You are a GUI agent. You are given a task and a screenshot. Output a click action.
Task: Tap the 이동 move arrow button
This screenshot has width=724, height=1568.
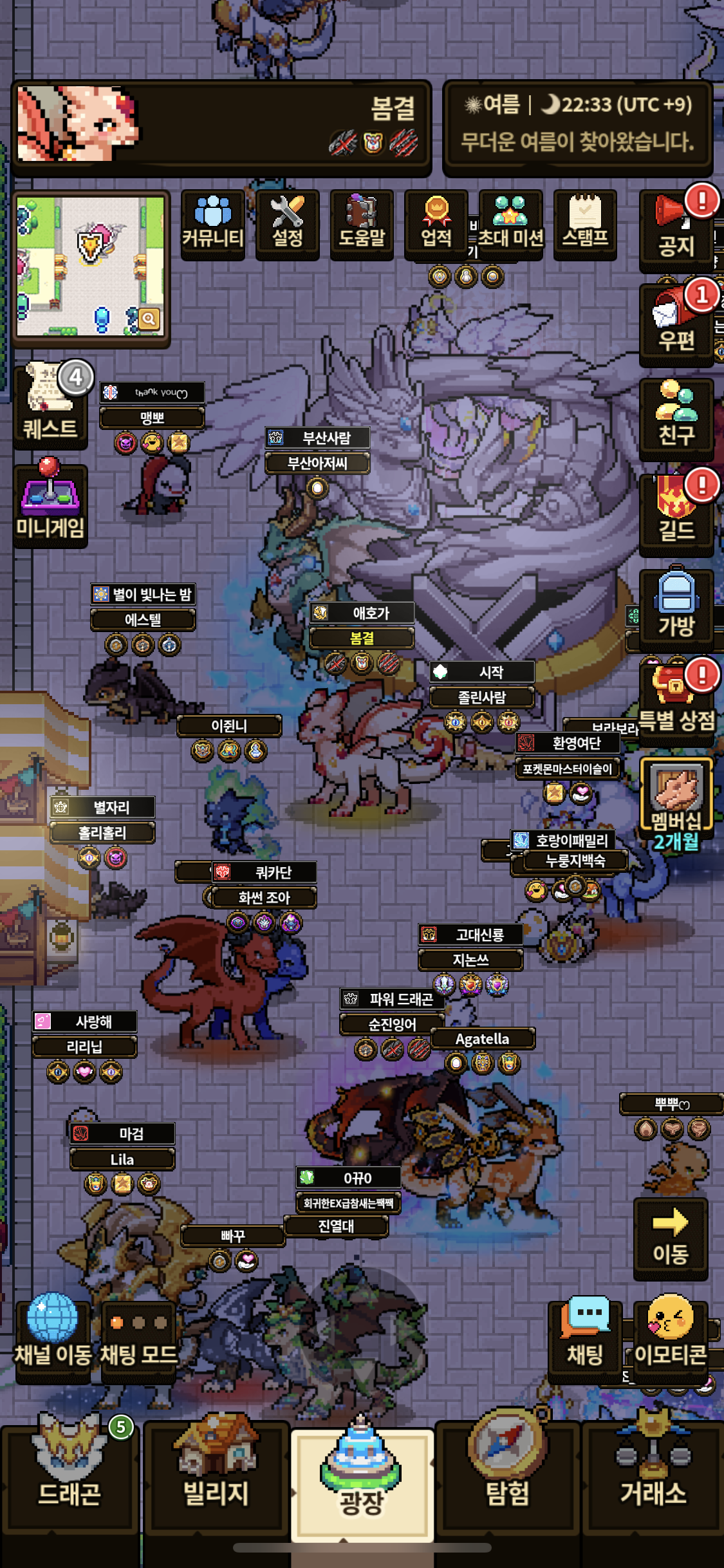tap(671, 1238)
